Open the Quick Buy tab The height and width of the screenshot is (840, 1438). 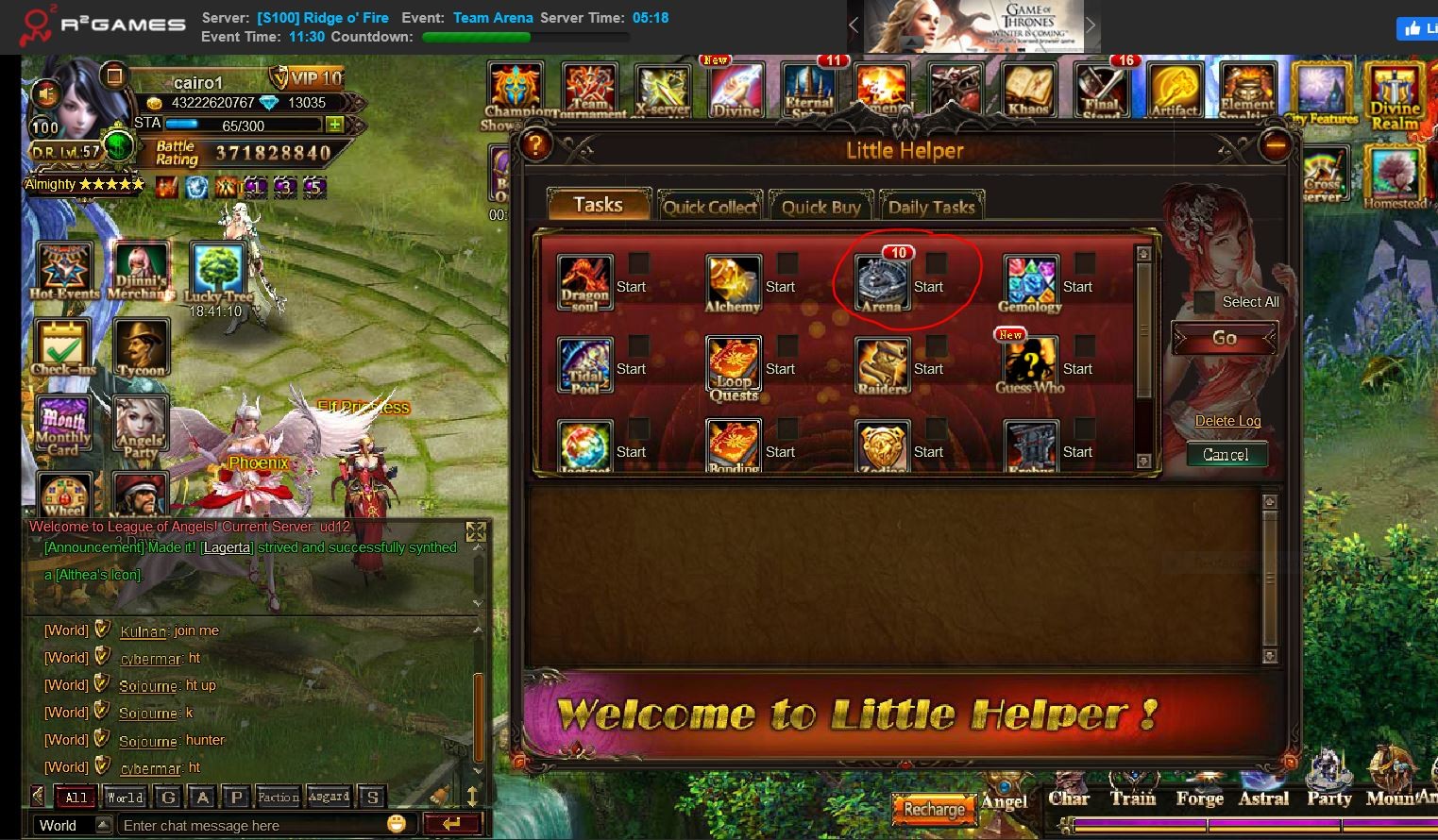click(x=821, y=207)
